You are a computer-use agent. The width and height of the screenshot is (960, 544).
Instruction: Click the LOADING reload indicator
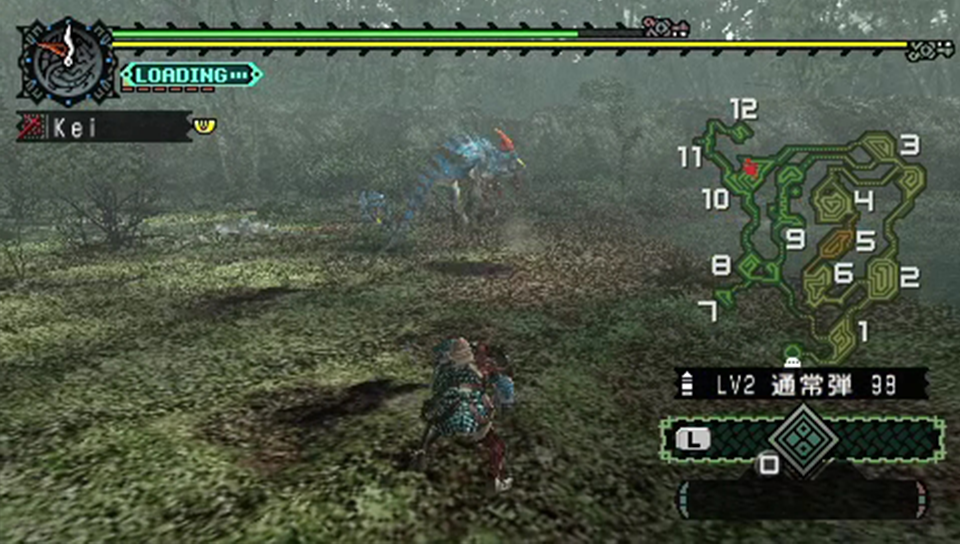point(190,75)
